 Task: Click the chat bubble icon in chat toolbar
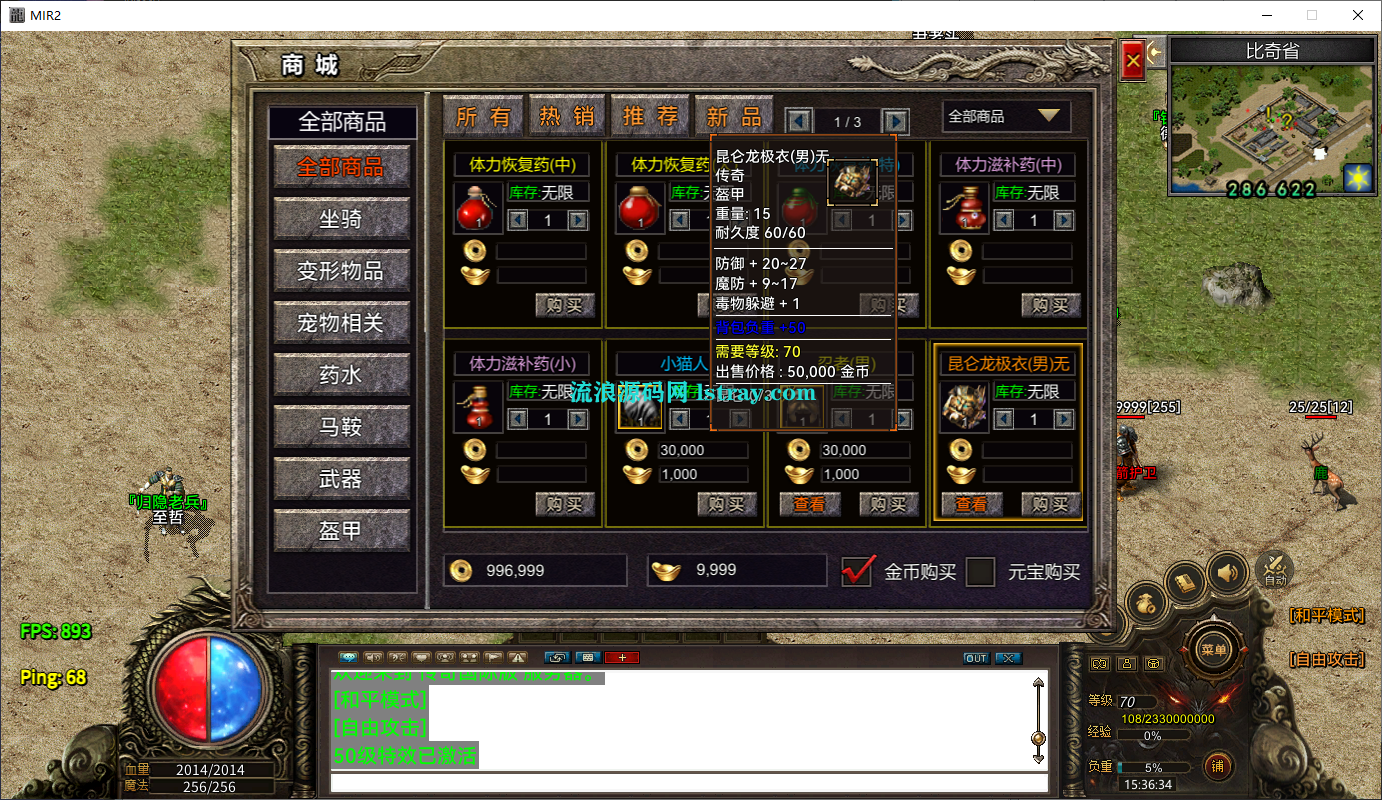point(349,657)
